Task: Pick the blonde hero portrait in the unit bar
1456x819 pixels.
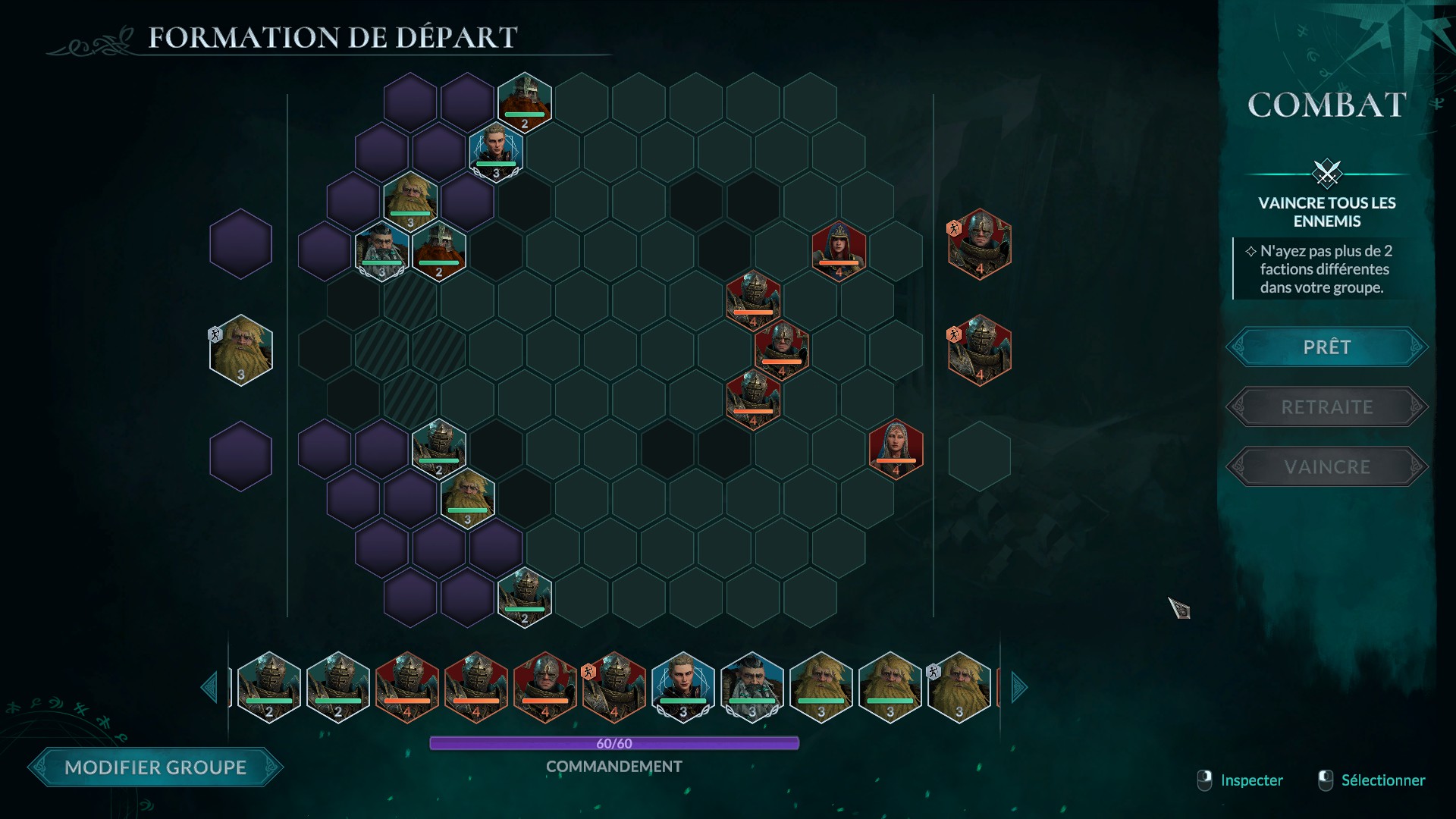Action: 682,687
